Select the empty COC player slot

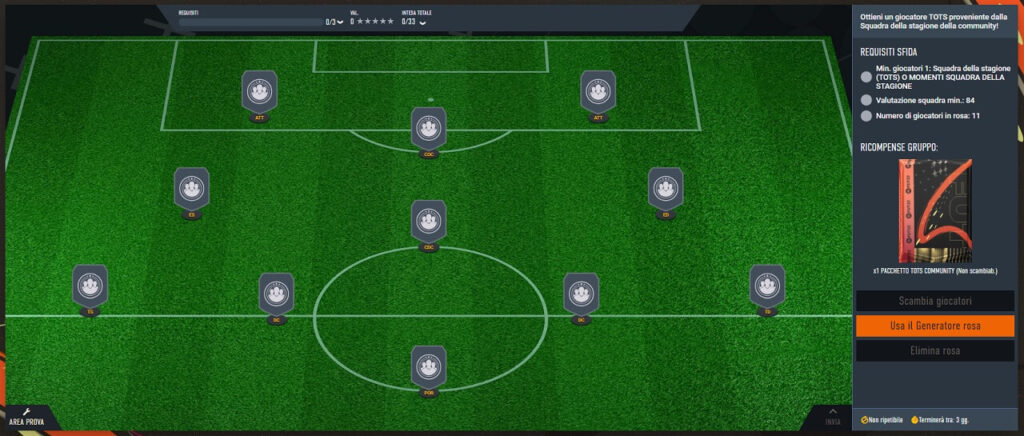point(428,129)
